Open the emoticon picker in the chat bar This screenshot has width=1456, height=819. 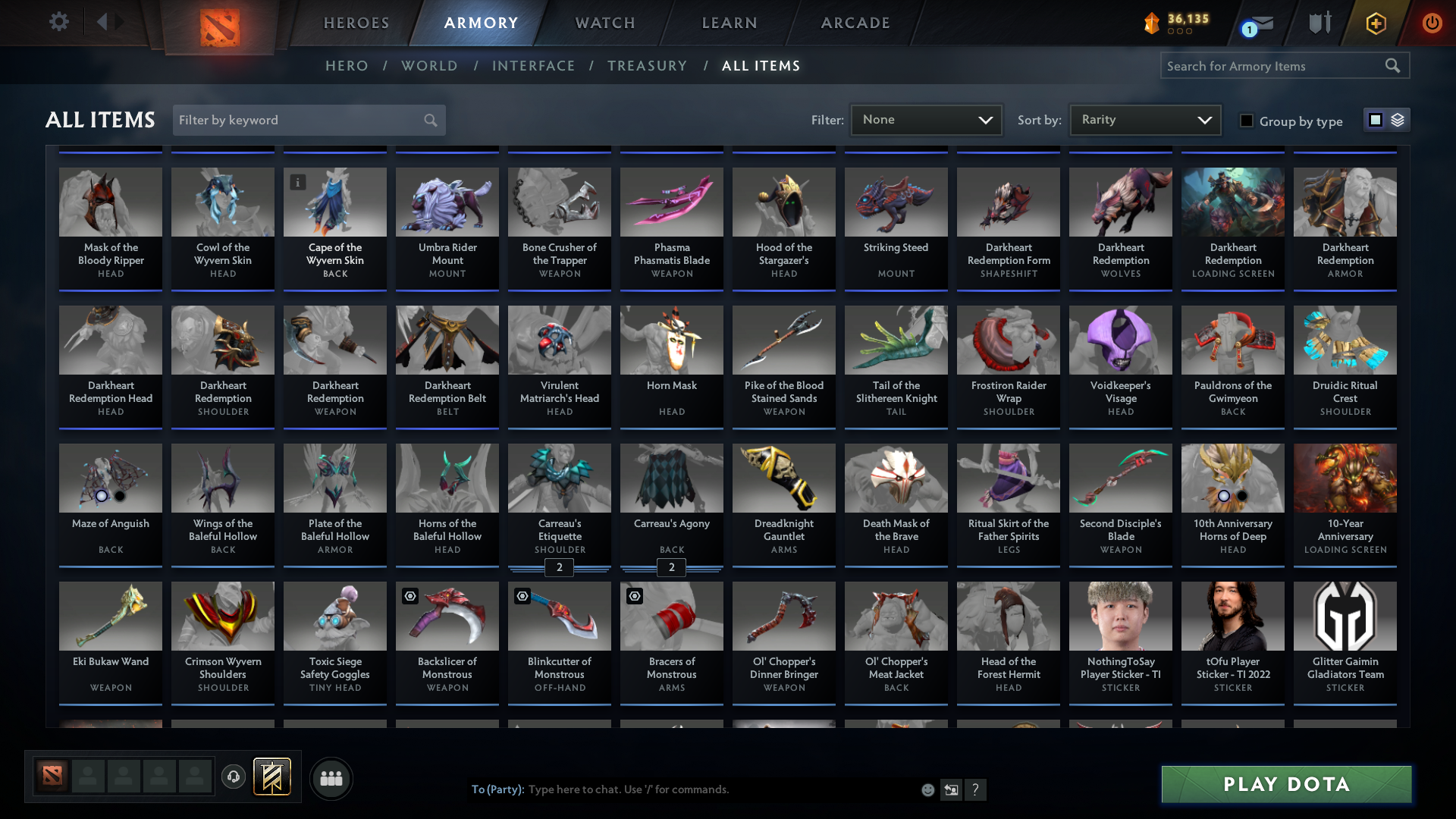(927, 789)
